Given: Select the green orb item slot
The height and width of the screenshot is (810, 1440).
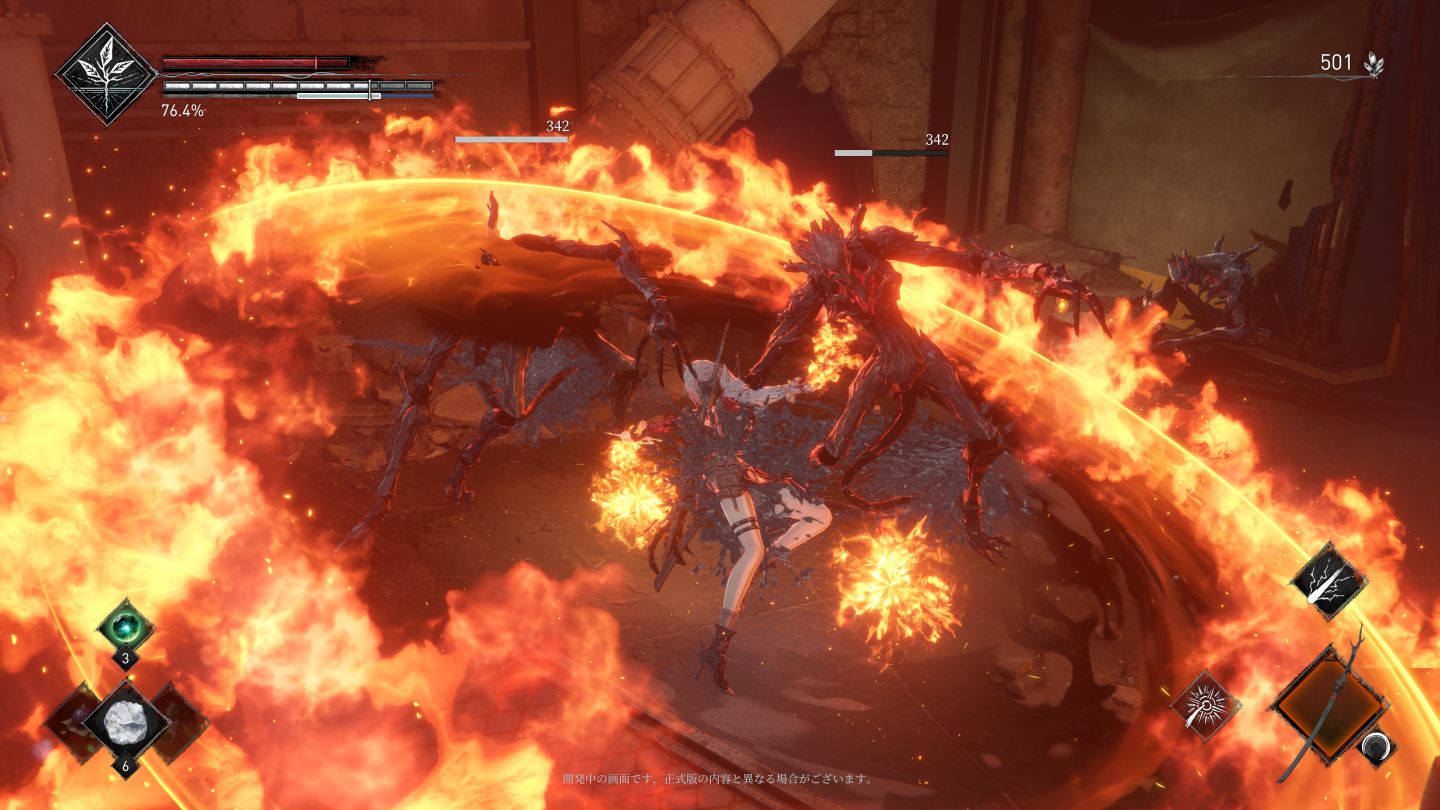Looking at the screenshot, I should [x=126, y=626].
